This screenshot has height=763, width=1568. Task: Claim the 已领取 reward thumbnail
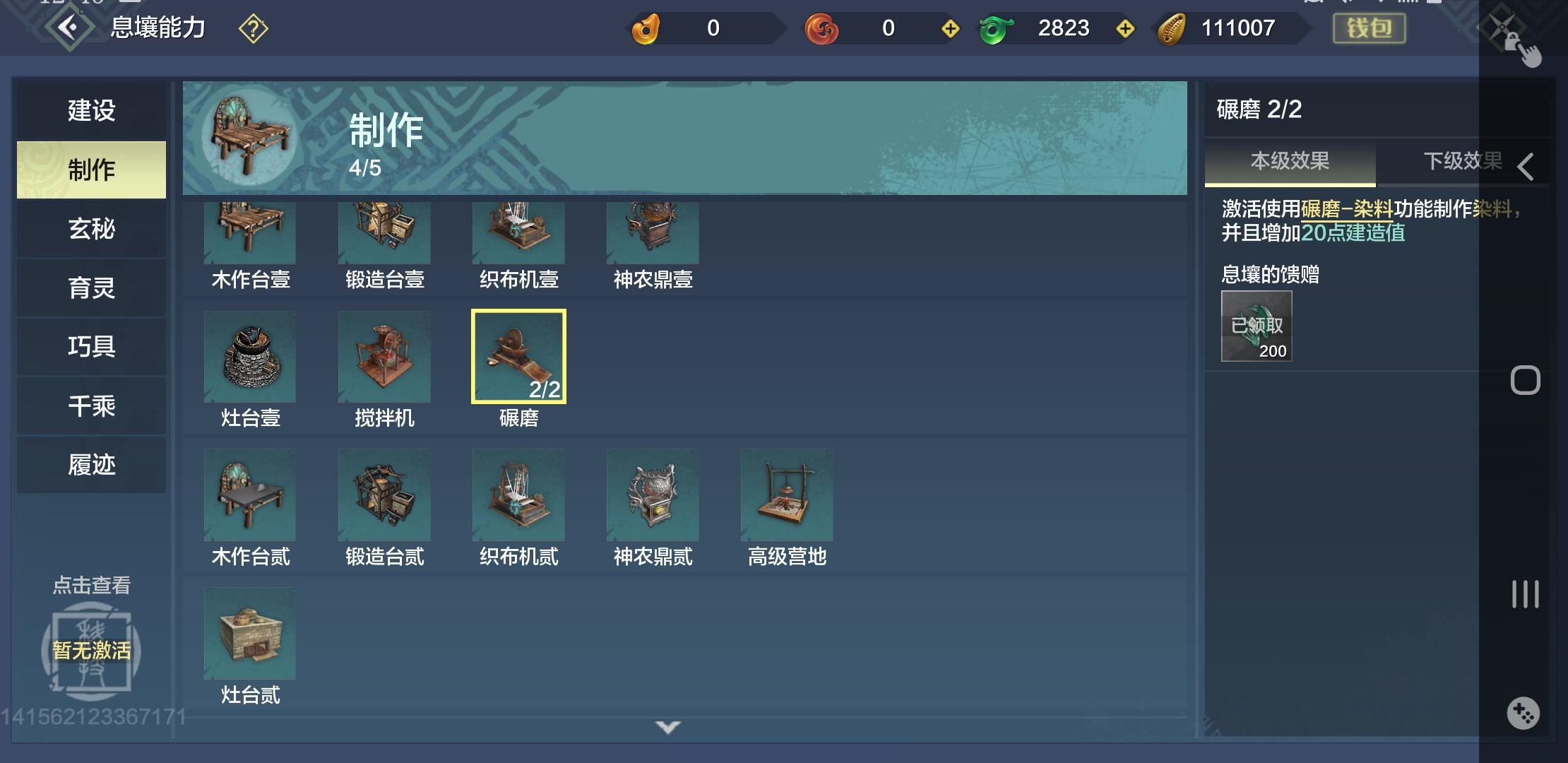[1255, 325]
